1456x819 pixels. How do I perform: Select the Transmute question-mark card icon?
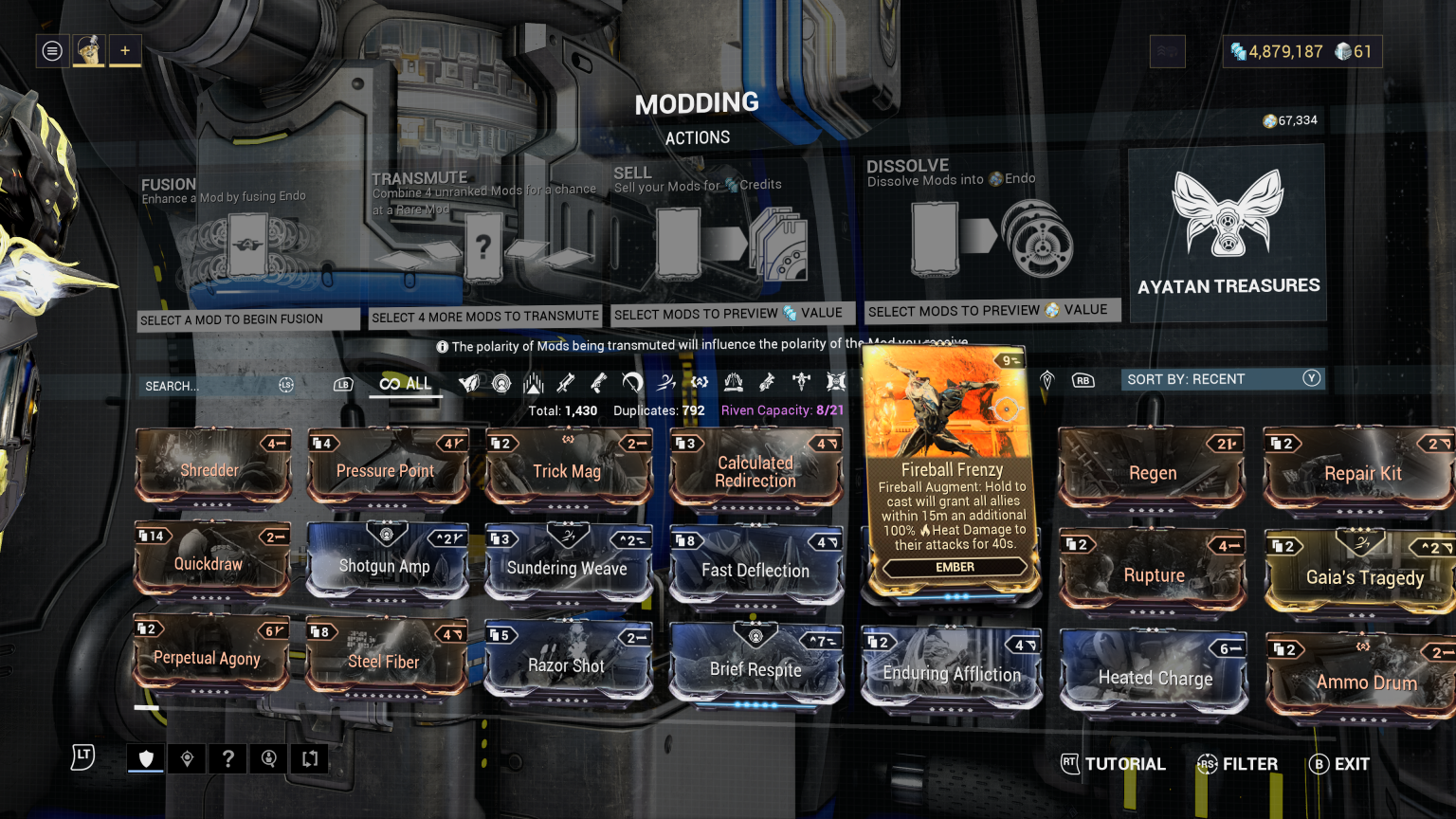coord(485,248)
